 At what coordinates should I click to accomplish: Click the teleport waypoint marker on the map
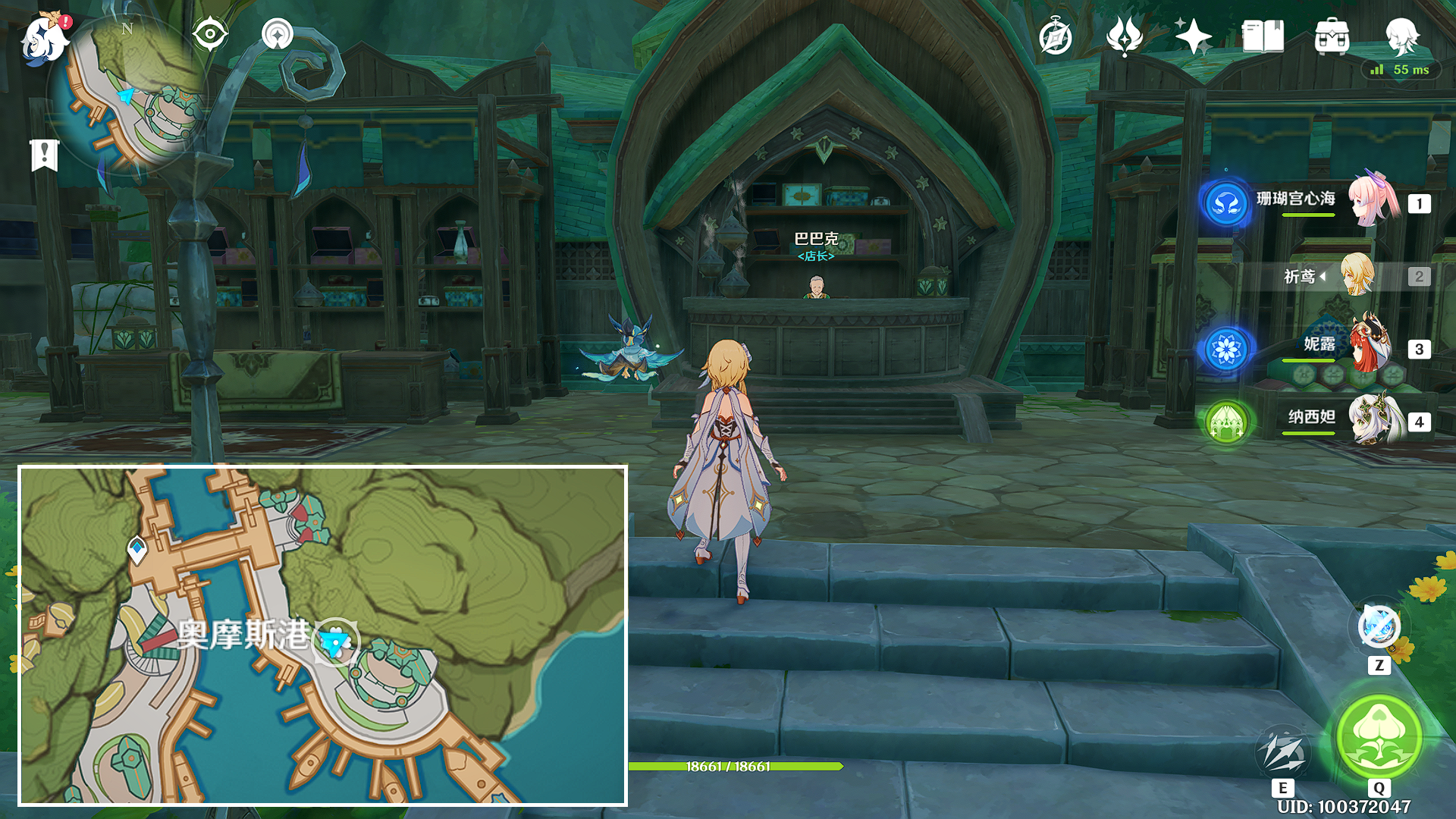pos(137,548)
